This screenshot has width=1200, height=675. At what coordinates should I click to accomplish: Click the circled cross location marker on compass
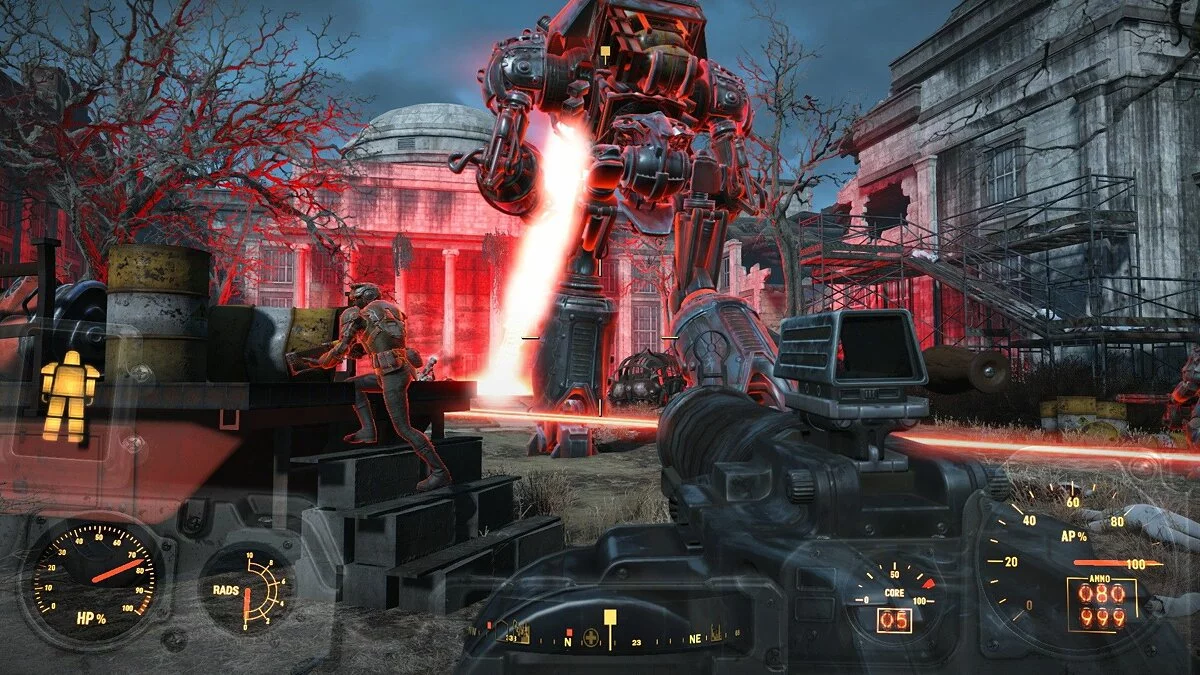pyautogui.click(x=592, y=637)
